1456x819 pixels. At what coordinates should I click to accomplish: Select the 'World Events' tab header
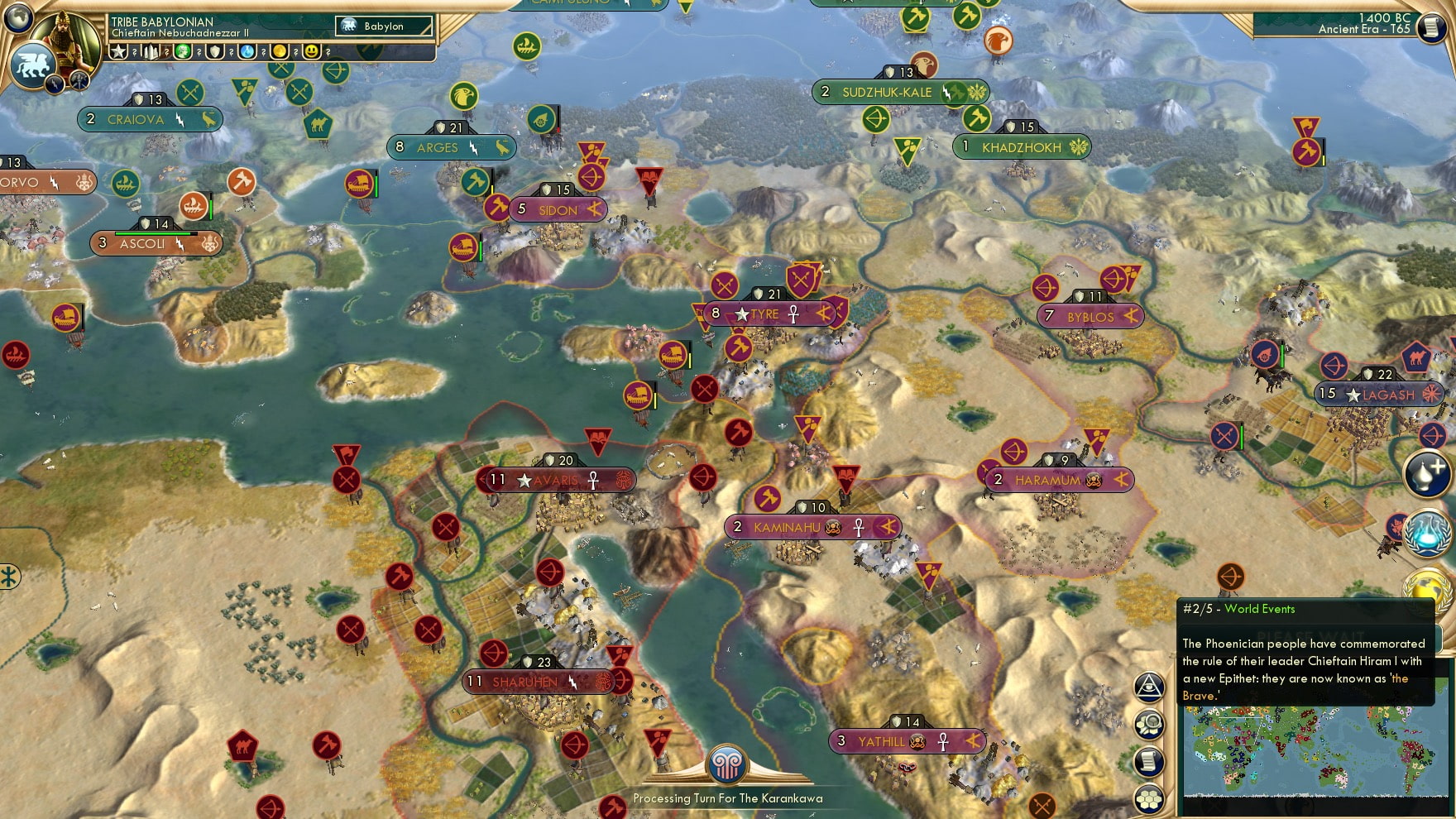click(x=1260, y=609)
